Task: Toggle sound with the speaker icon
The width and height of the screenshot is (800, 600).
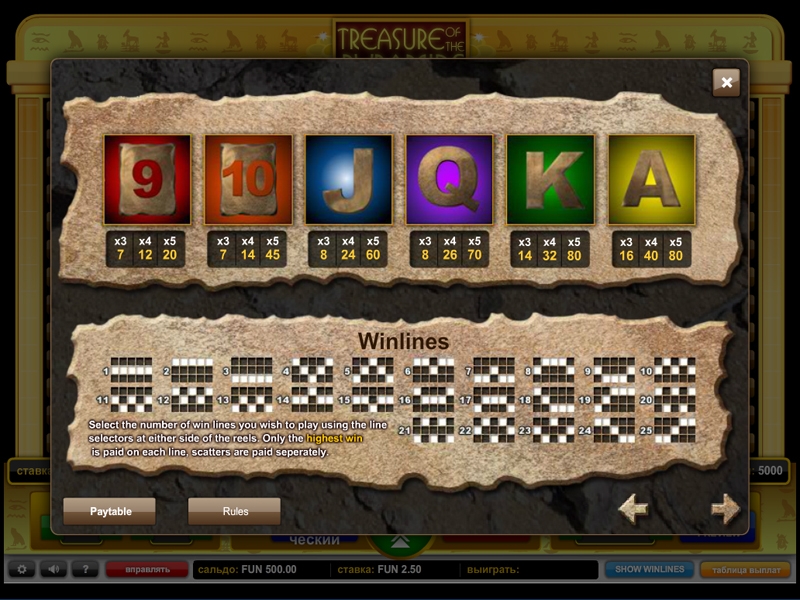Action: pos(53,570)
